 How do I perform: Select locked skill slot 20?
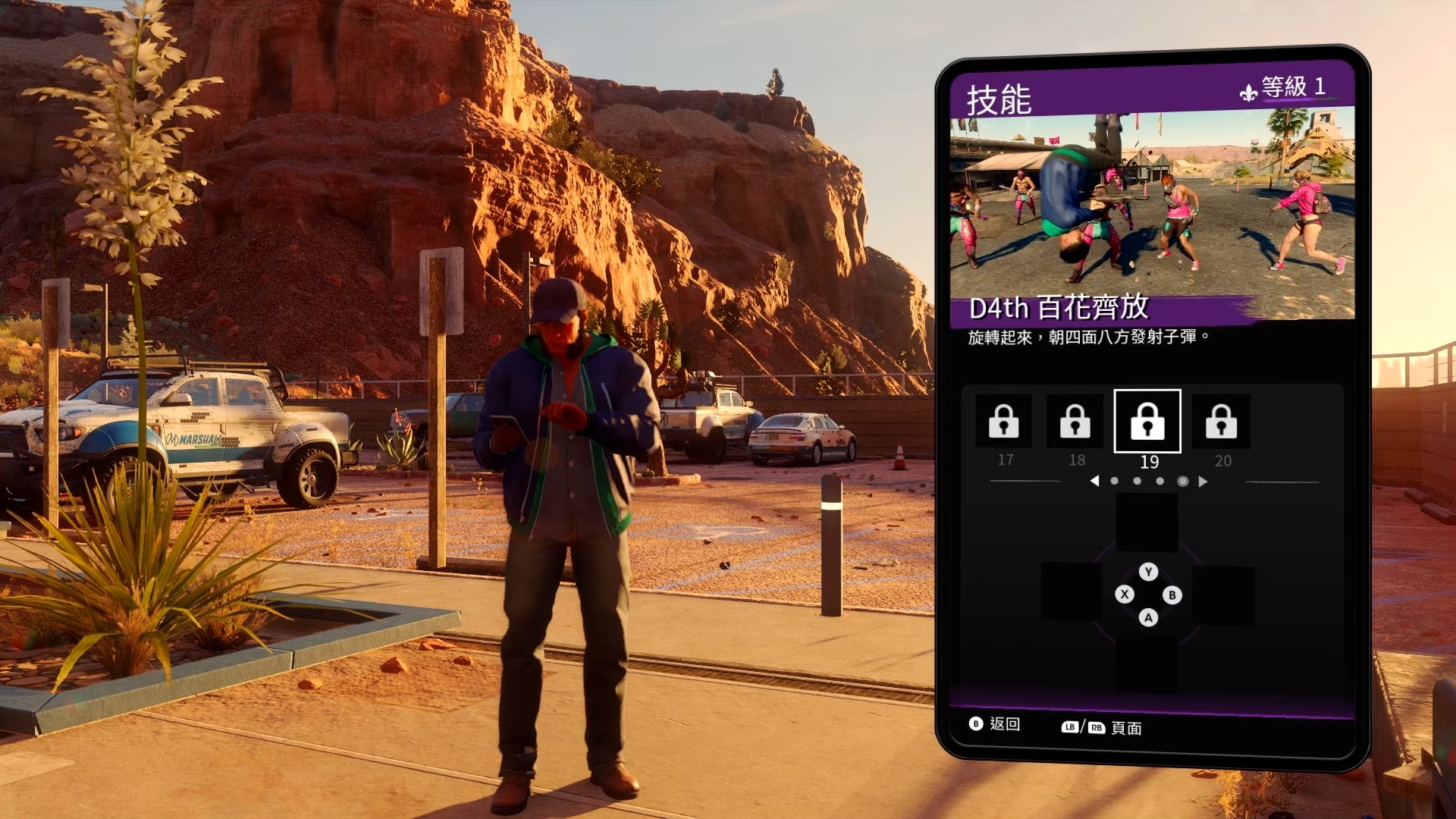click(1220, 422)
